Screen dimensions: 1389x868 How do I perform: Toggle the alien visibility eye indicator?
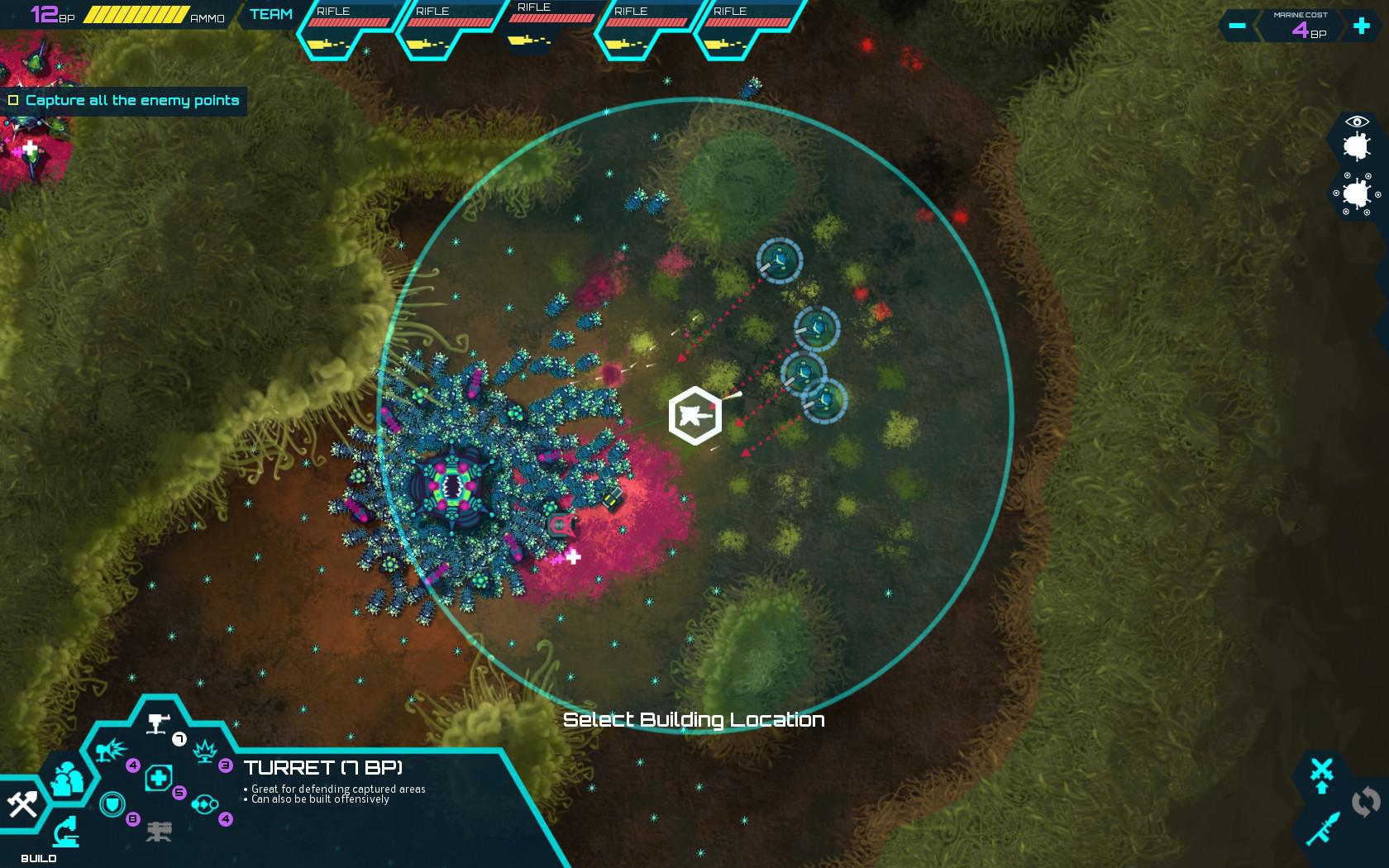(x=1357, y=122)
